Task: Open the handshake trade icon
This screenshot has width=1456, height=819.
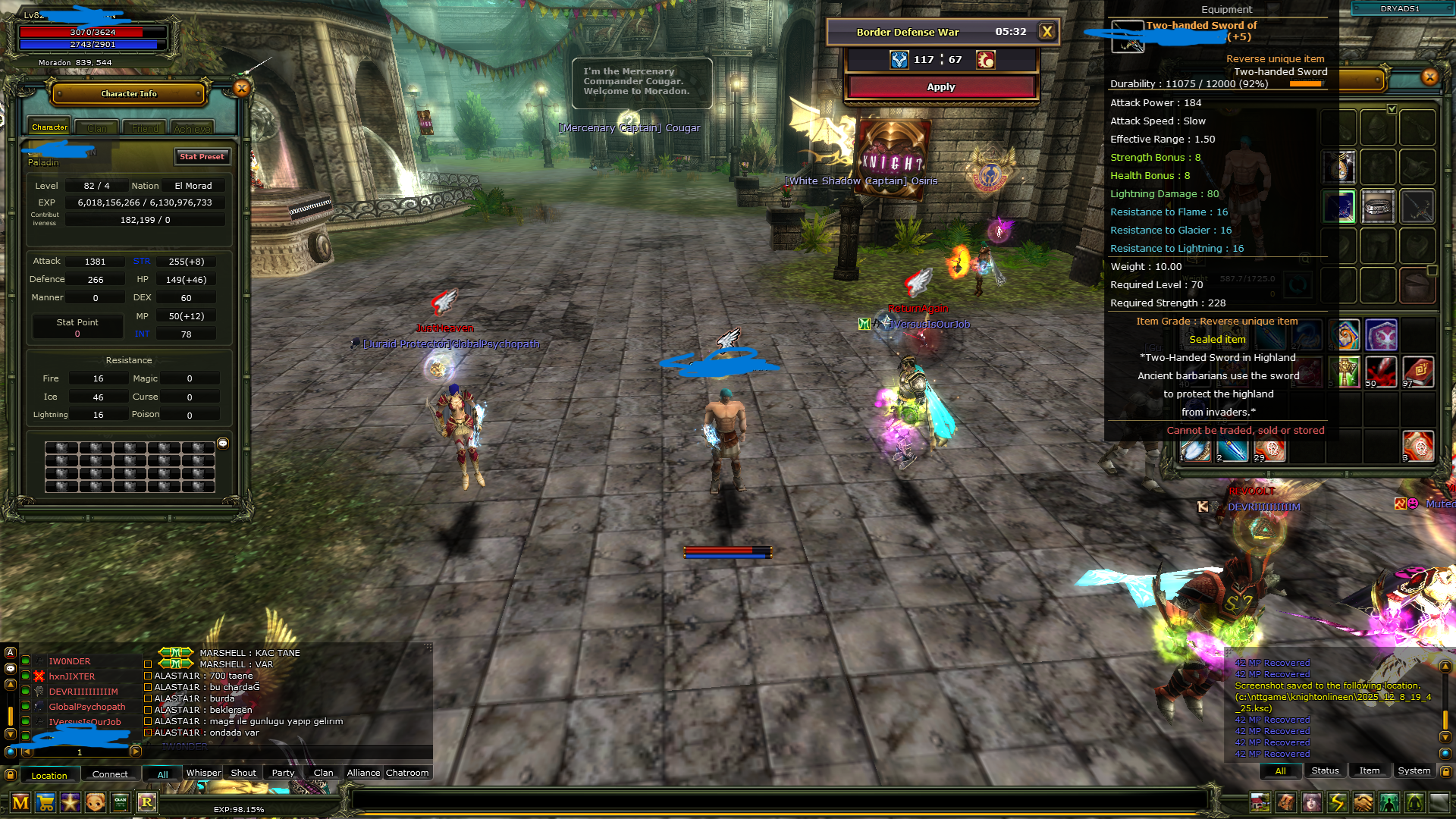Action: (x=1363, y=802)
